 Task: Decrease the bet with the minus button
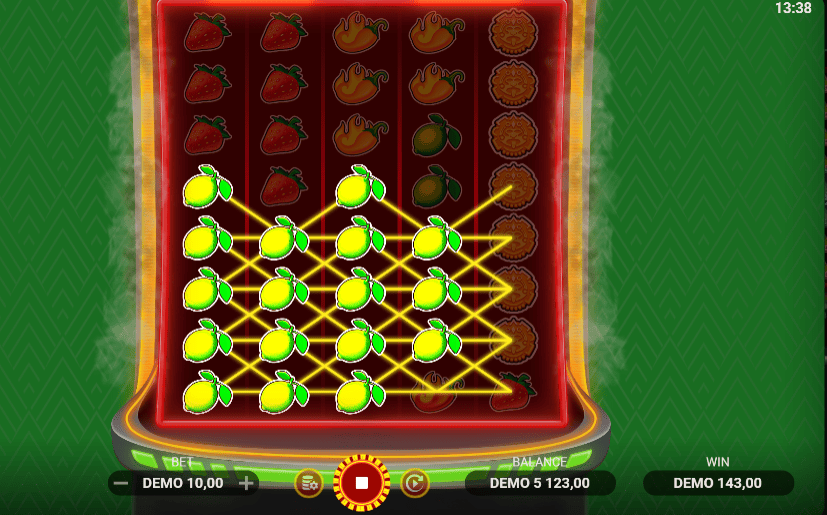coord(120,484)
